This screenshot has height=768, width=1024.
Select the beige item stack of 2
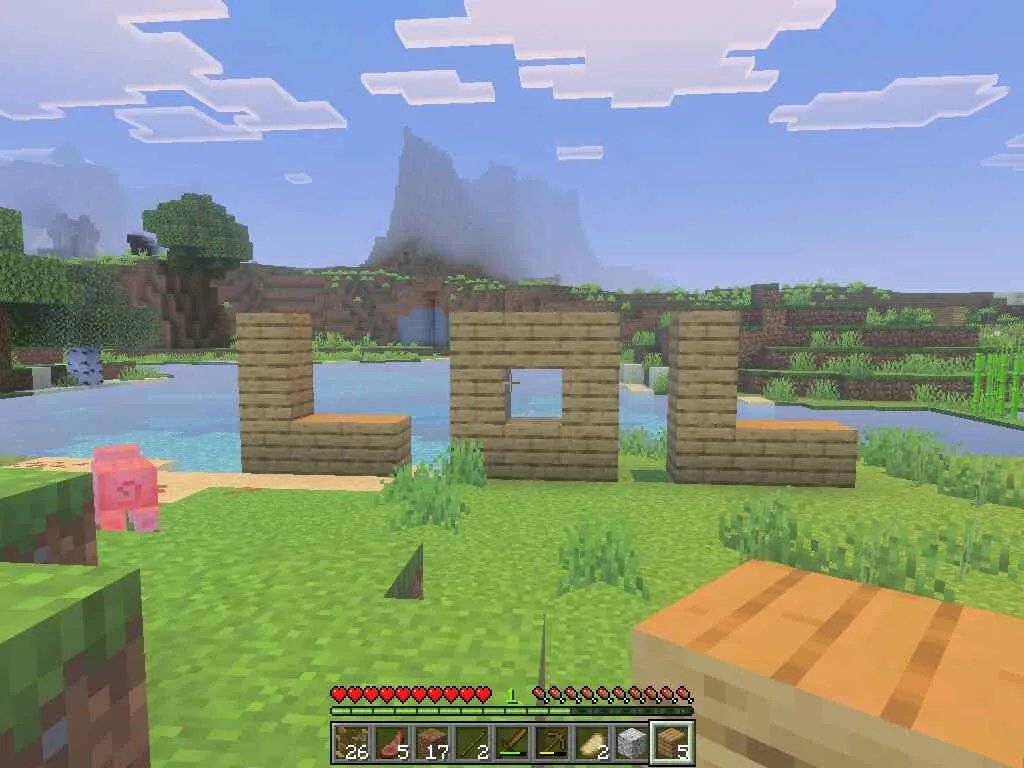click(591, 743)
